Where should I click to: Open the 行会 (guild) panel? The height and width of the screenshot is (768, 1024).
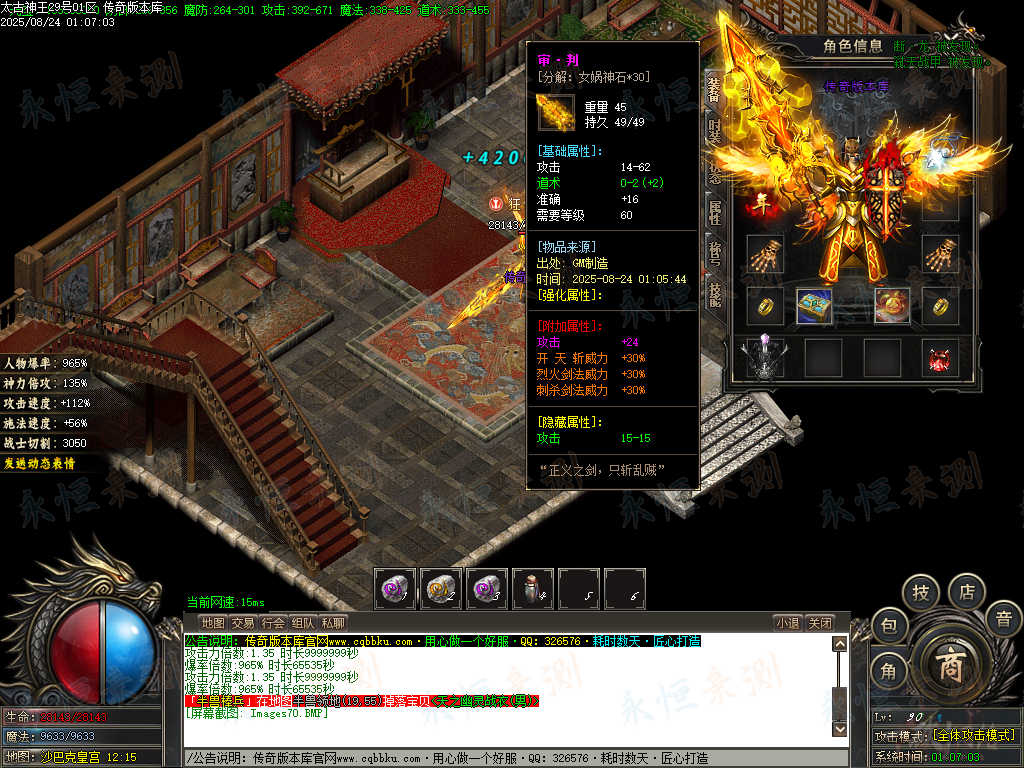tap(273, 623)
